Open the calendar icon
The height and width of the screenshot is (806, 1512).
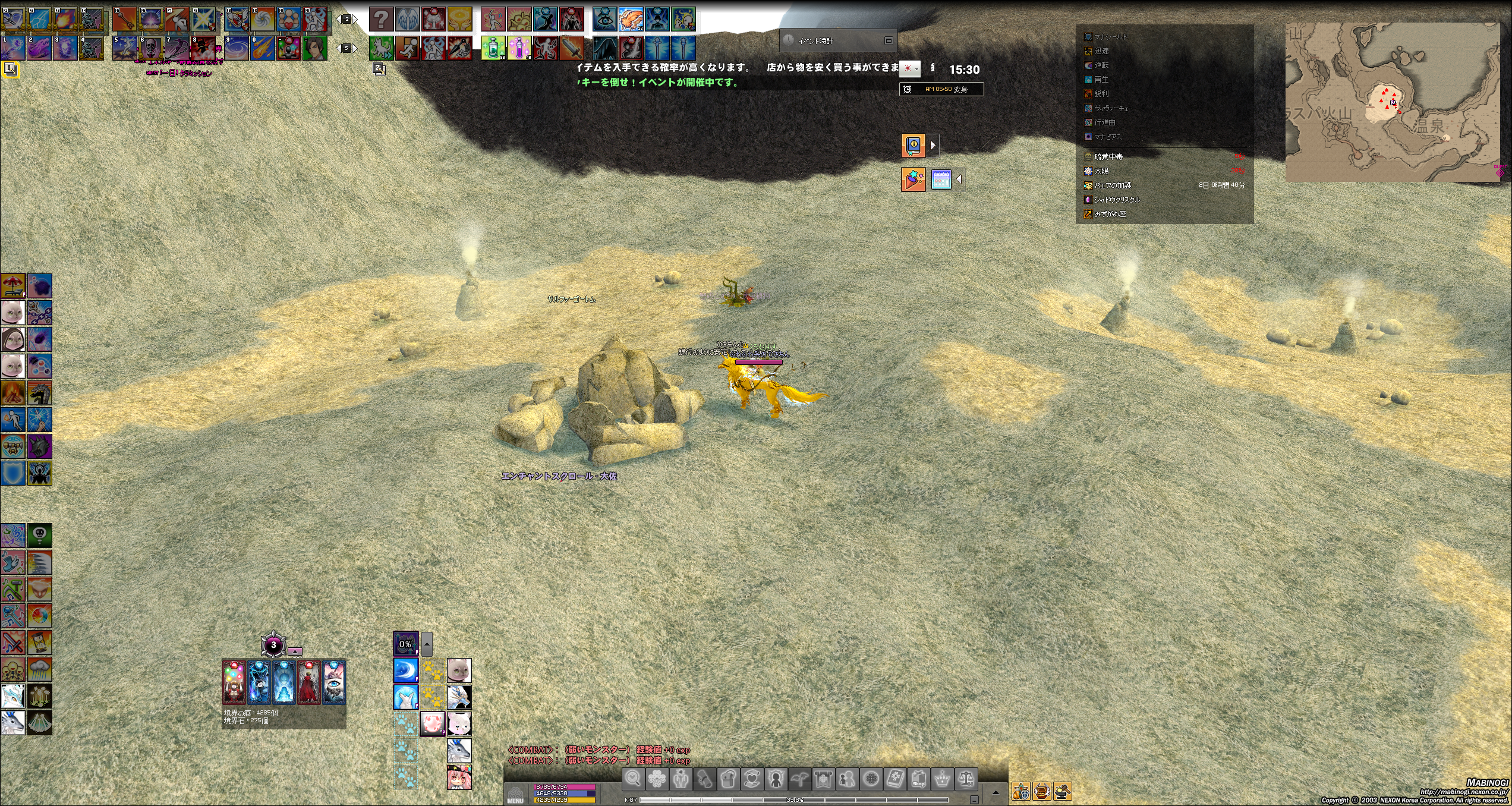(941, 180)
